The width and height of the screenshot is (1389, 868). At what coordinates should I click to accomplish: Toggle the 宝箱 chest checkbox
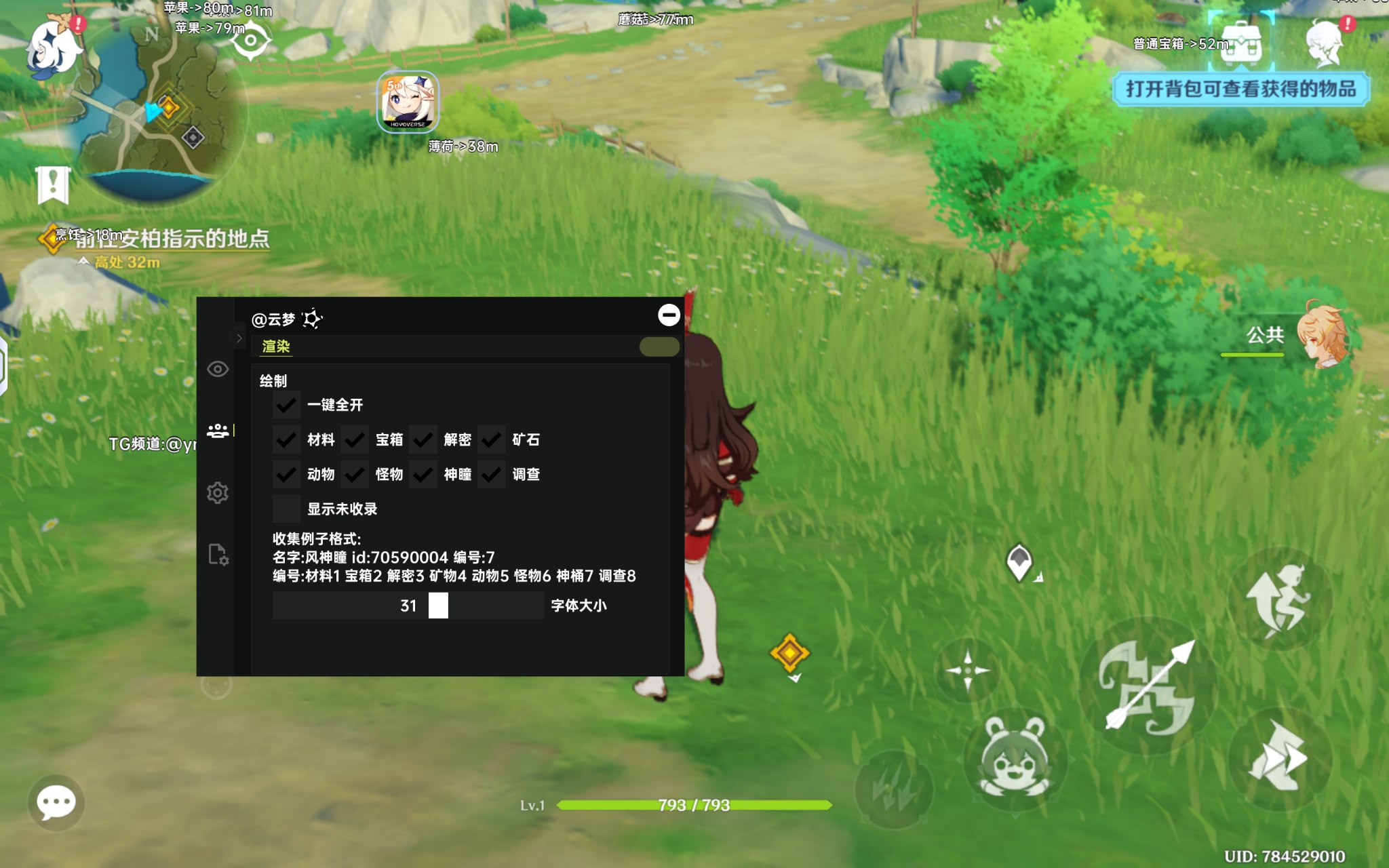tap(355, 439)
